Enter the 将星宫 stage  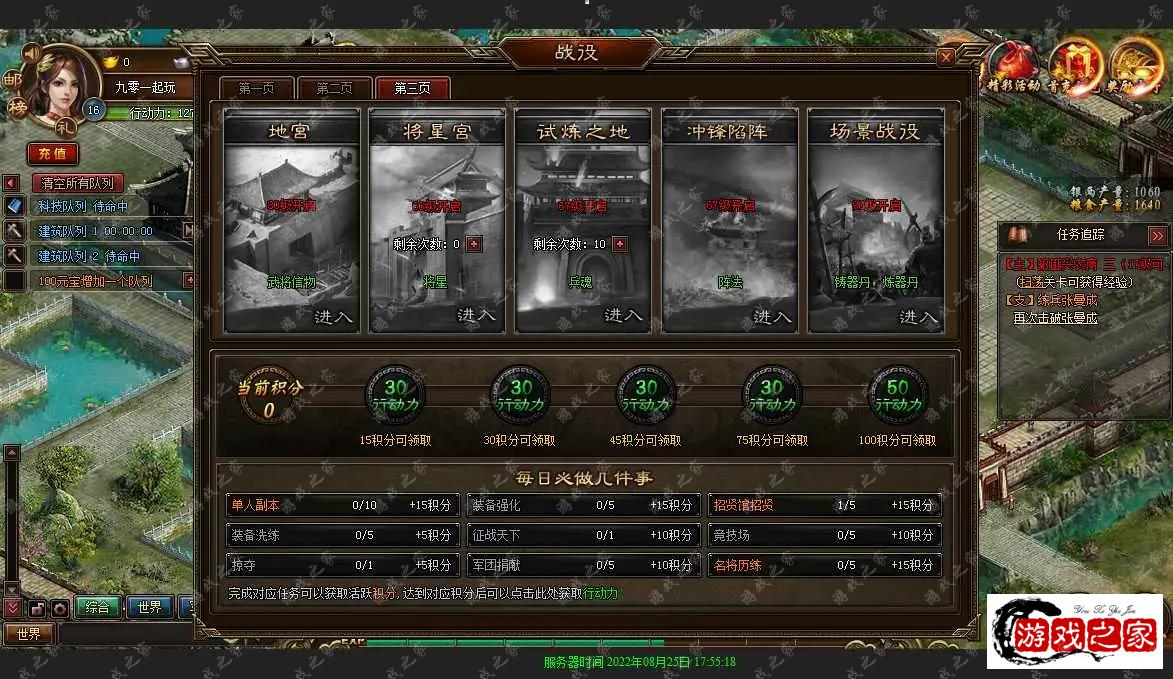pyautogui.click(x=477, y=315)
